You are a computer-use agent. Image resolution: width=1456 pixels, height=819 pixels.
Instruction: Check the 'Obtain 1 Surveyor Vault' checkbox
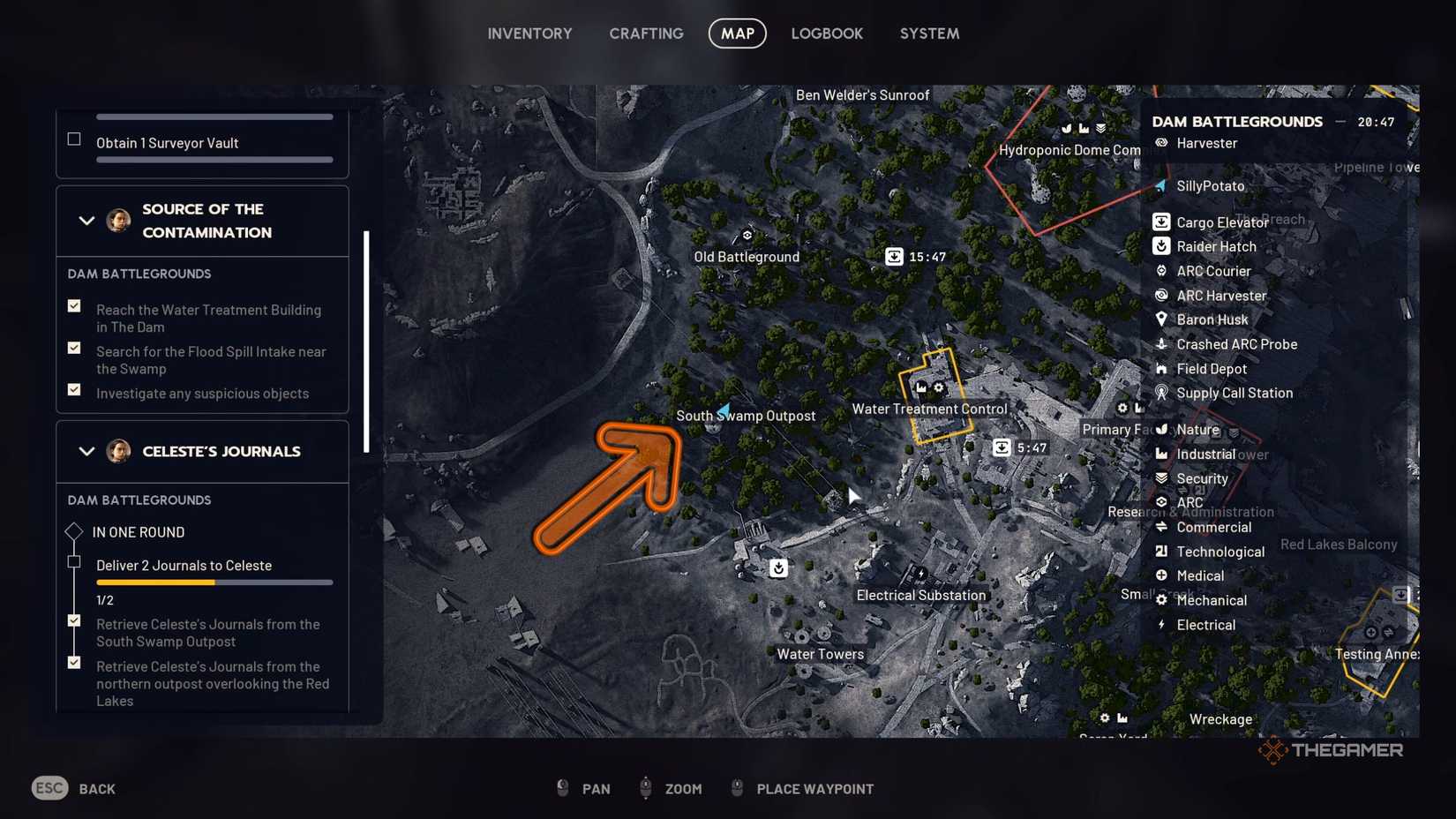pyautogui.click(x=74, y=138)
